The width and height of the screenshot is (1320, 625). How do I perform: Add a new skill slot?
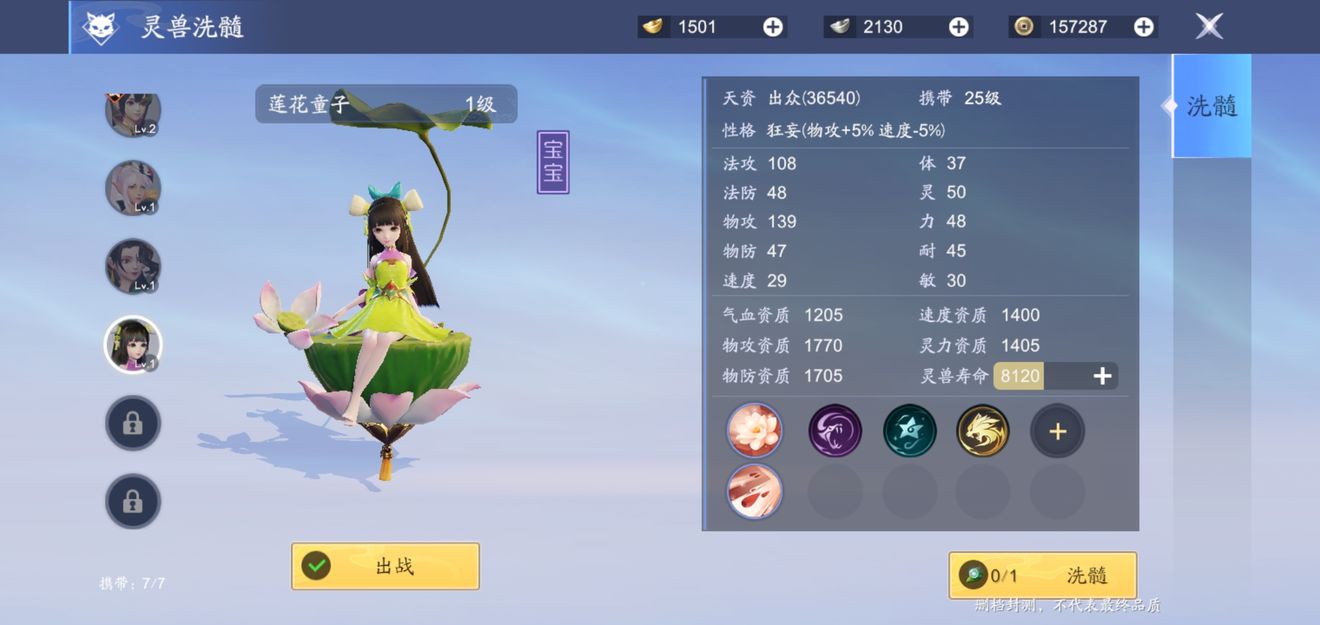(x=1057, y=432)
